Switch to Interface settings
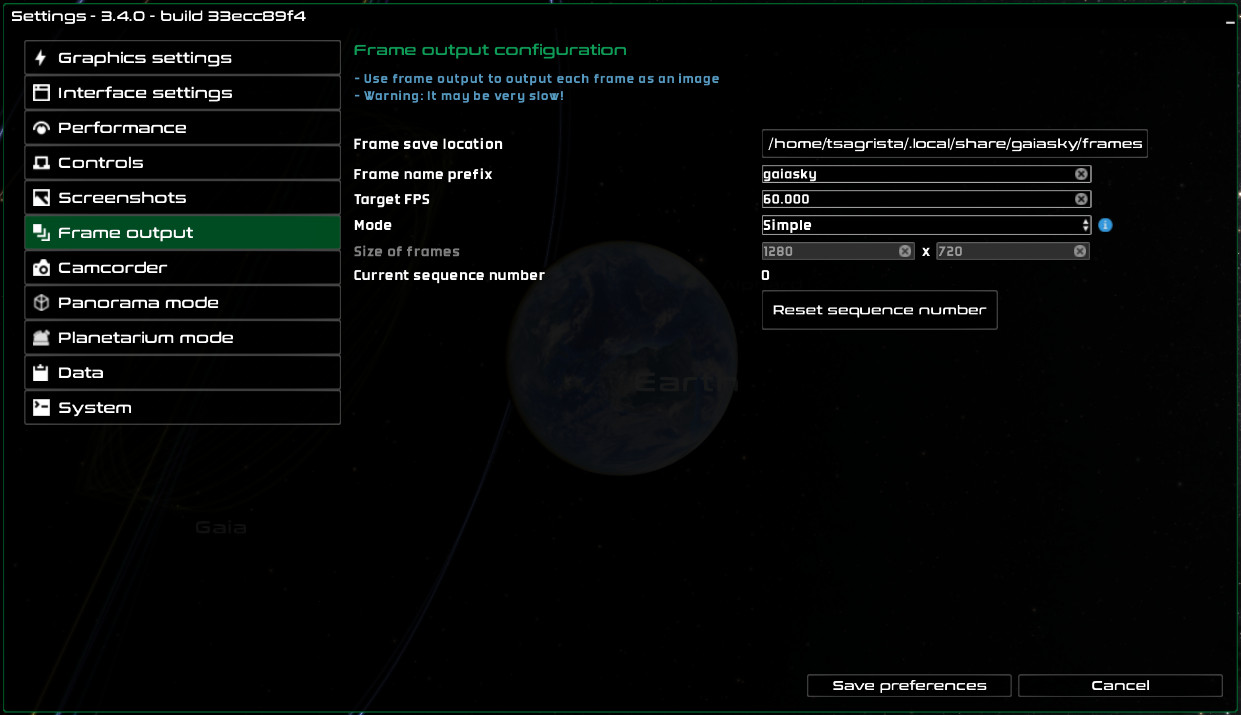1241x715 pixels. tap(182, 93)
